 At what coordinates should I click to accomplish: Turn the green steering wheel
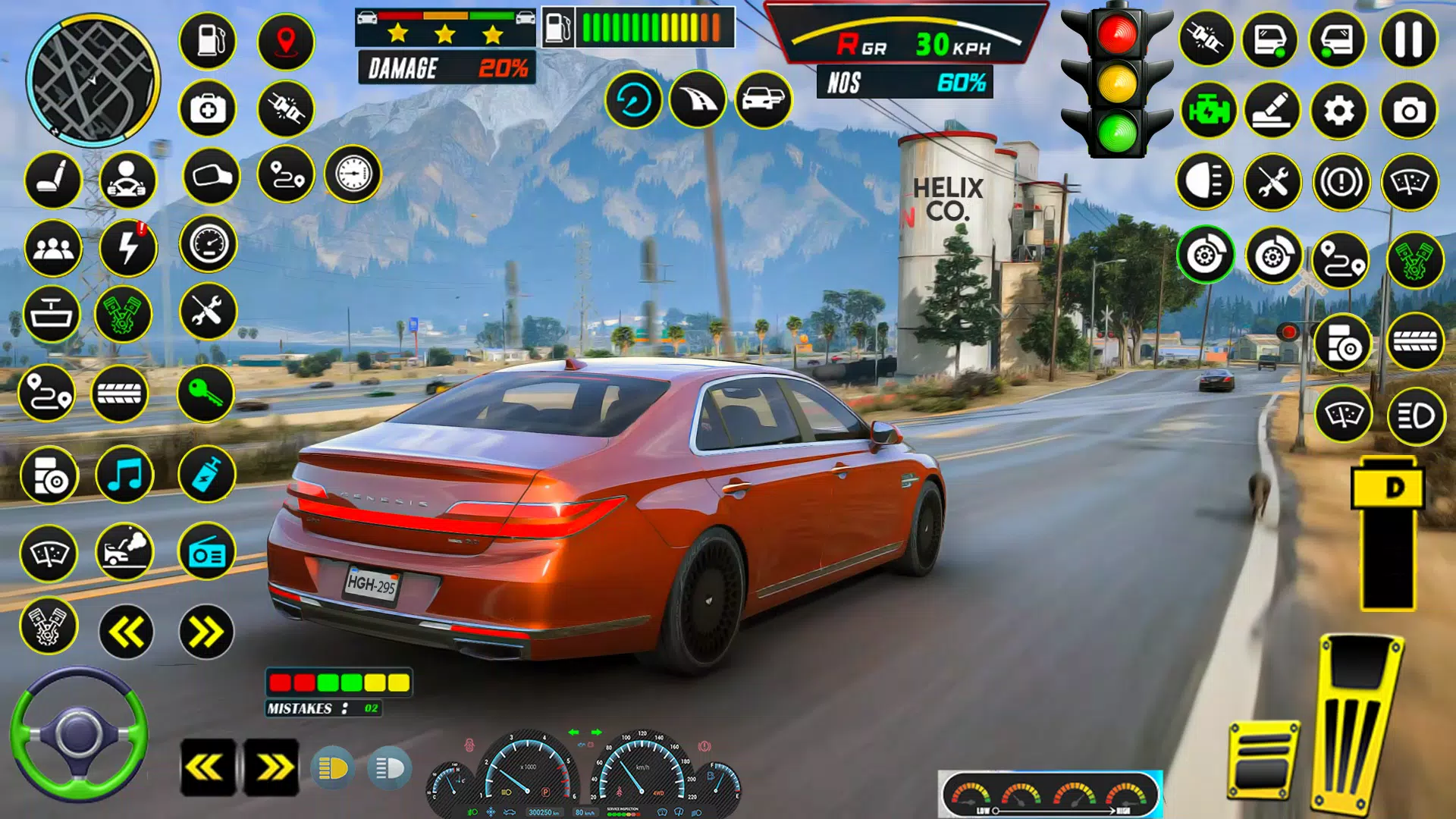click(x=79, y=734)
